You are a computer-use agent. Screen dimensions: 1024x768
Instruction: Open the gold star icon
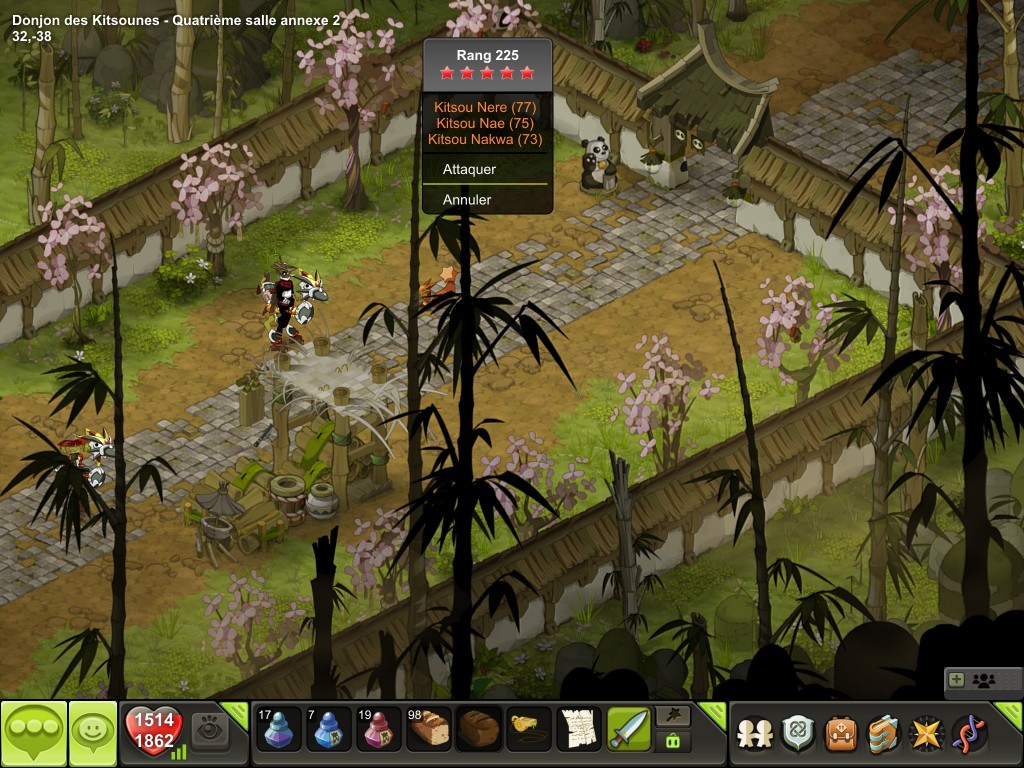tap(927, 733)
